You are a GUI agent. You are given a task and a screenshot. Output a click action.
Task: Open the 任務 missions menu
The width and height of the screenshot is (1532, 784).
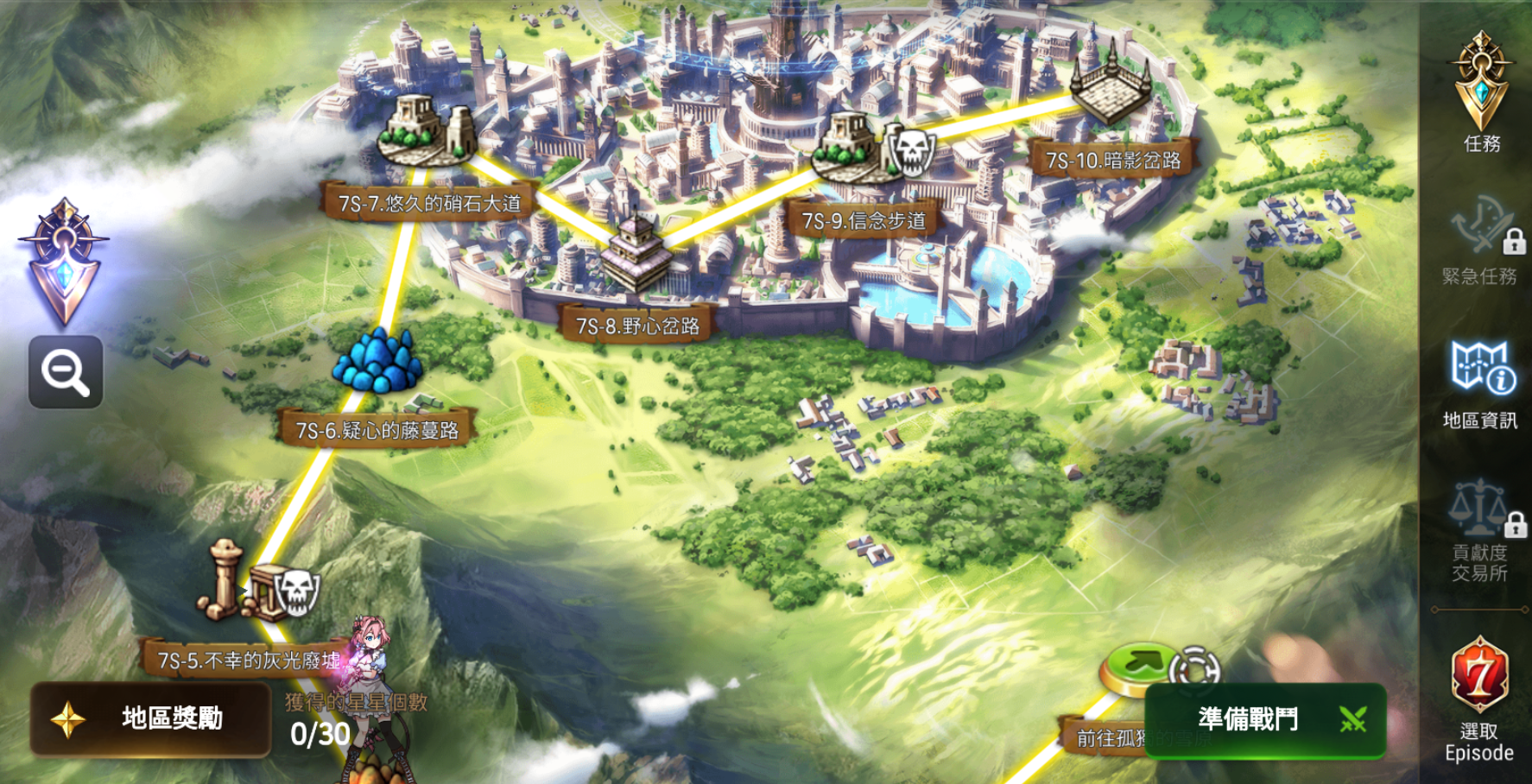(1481, 92)
